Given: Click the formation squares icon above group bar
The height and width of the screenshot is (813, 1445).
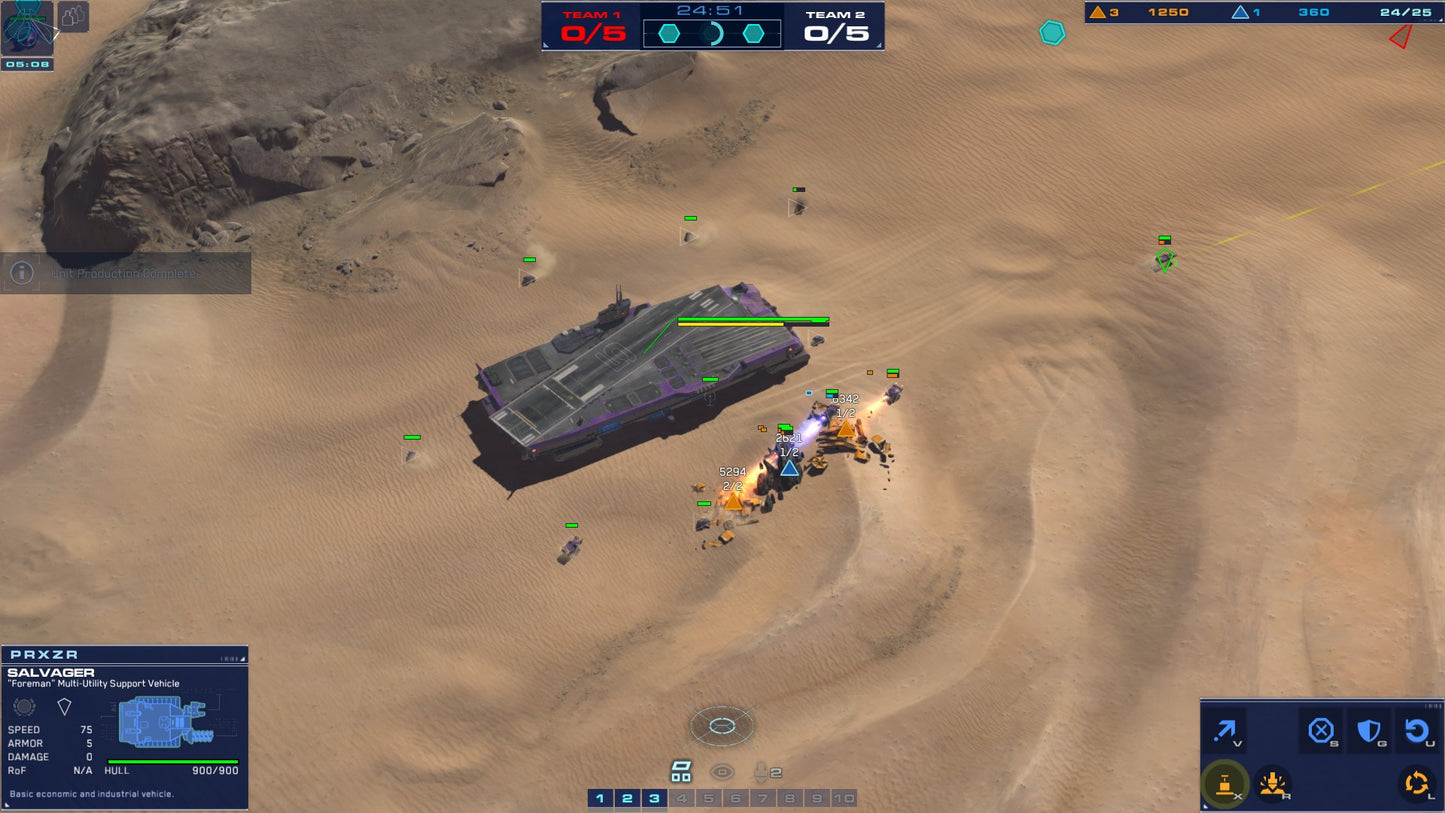Looking at the screenshot, I should [681, 771].
